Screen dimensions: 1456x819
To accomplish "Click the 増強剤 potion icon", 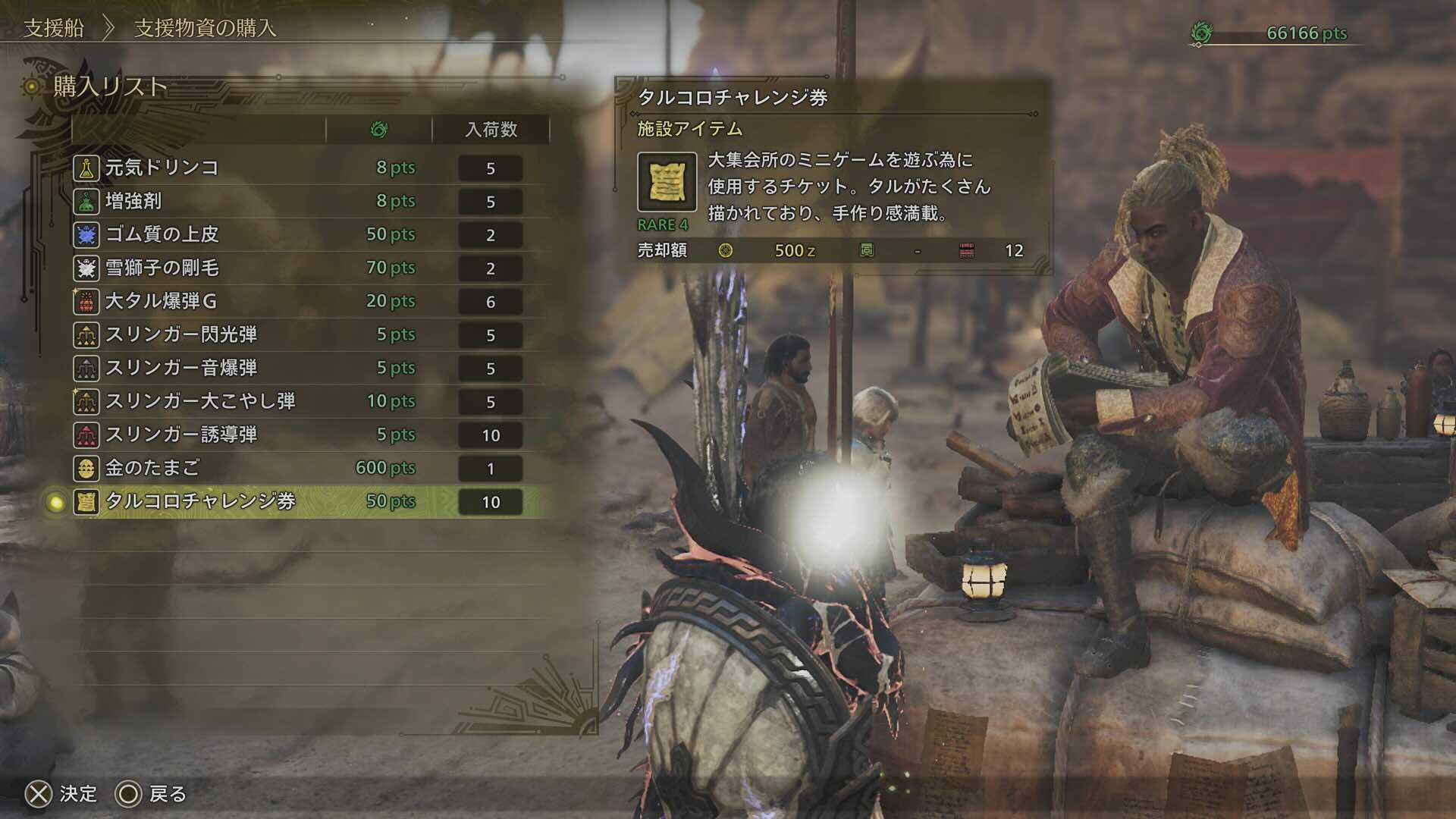I will [86, 200].
